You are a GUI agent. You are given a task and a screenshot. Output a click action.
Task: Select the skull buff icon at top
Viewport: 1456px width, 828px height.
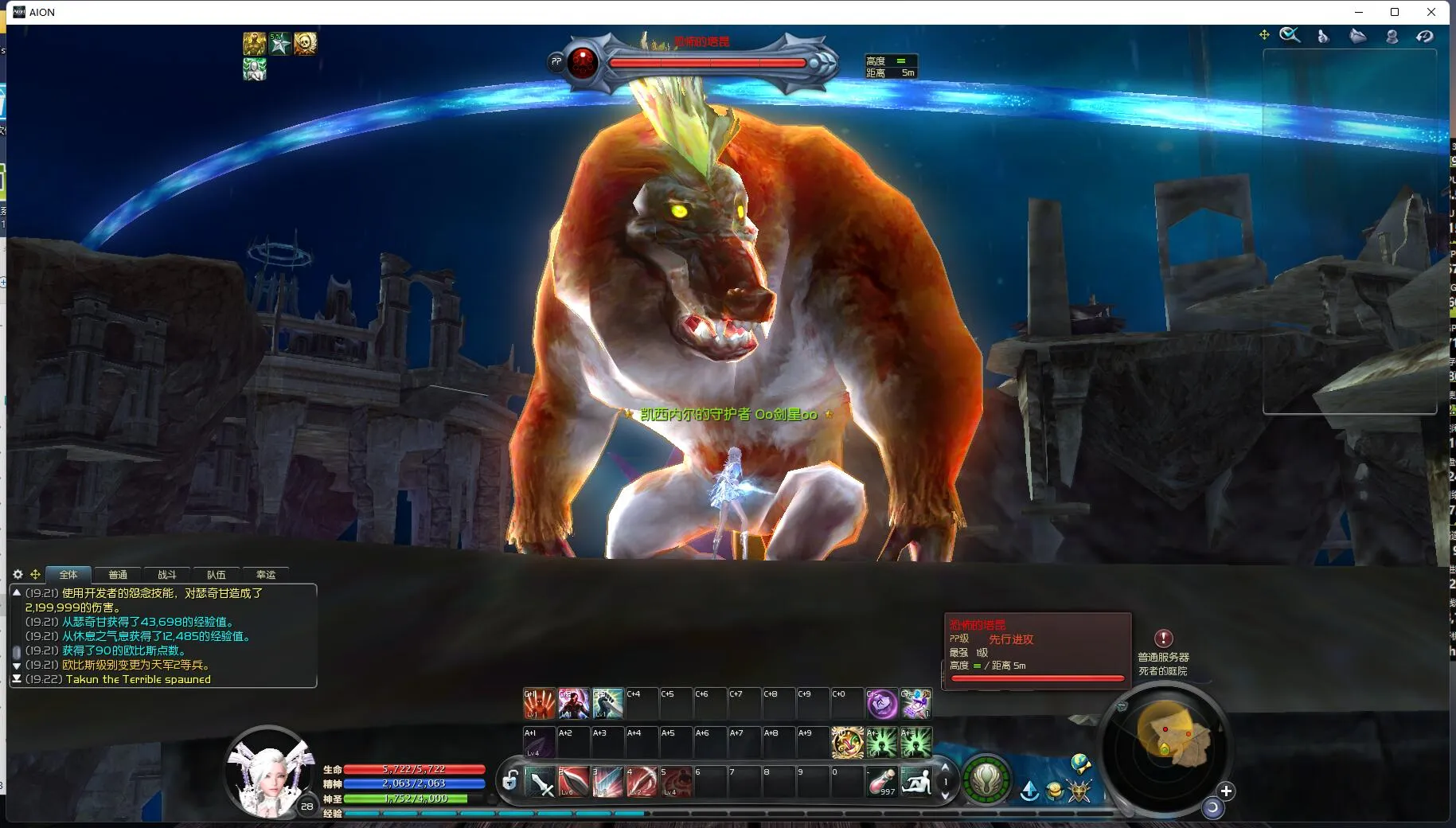[305, 43]
